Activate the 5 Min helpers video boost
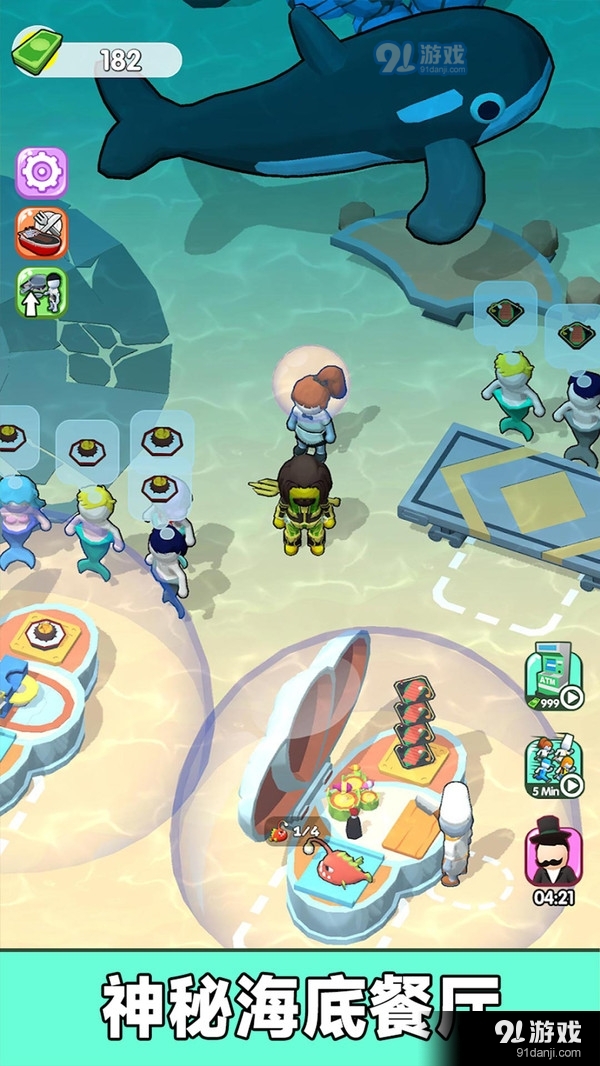This screenshot has width=600, height=1066. pos(553,769)
